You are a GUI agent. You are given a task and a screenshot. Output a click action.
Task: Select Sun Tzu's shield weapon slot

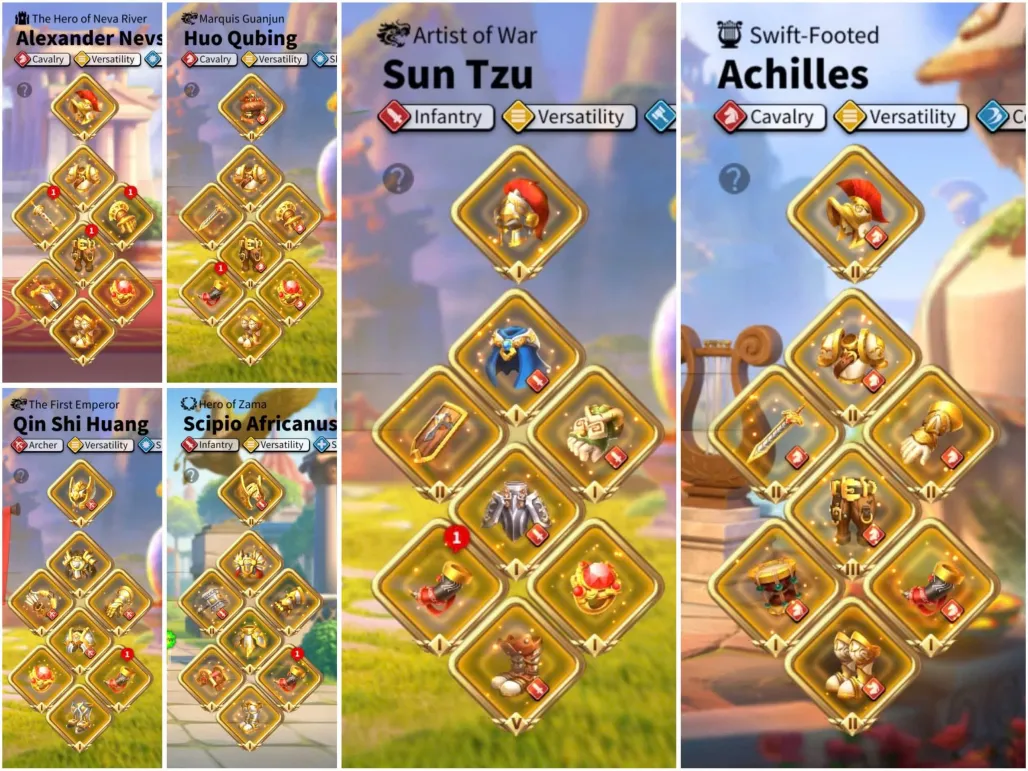(439, 433)
